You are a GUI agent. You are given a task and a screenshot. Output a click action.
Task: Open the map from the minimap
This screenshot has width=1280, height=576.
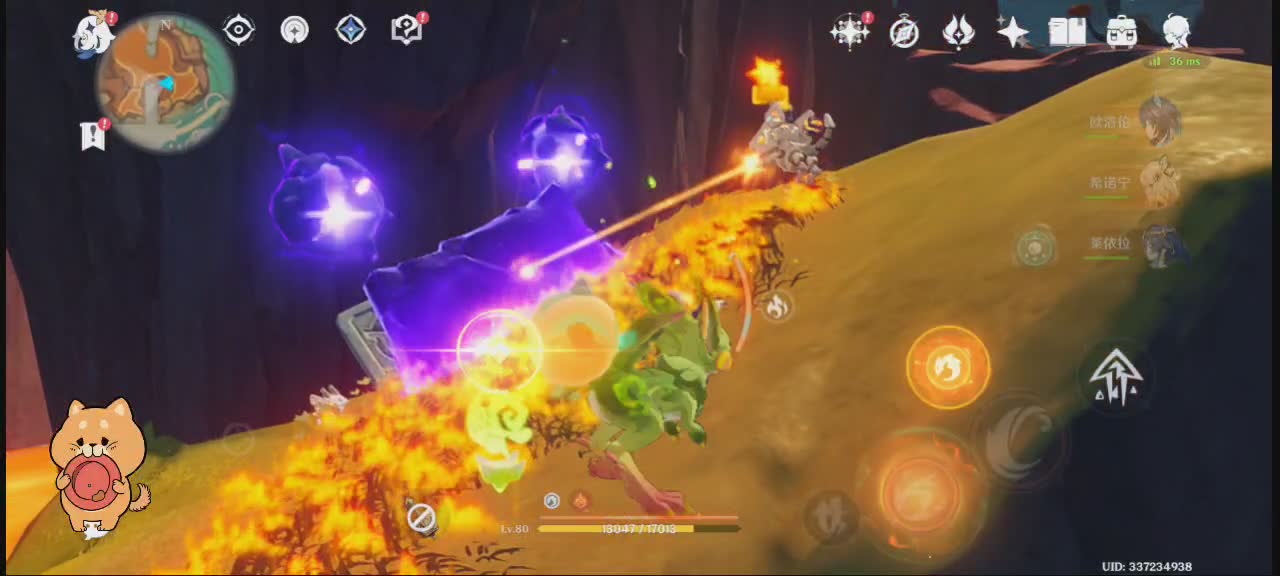(x=165, y=82)
